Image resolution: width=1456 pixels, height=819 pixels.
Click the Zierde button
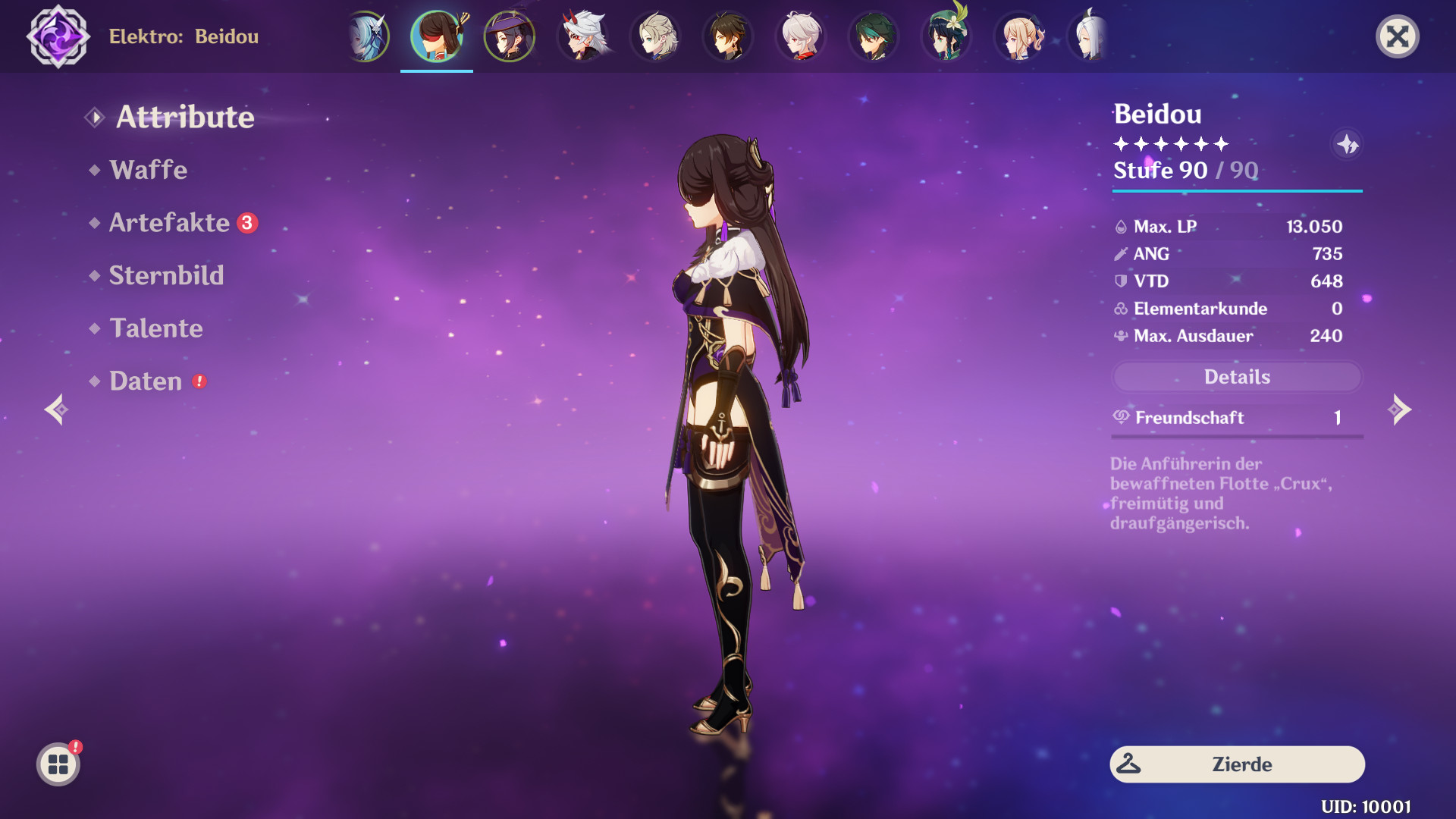click(x=1237, y=764)
